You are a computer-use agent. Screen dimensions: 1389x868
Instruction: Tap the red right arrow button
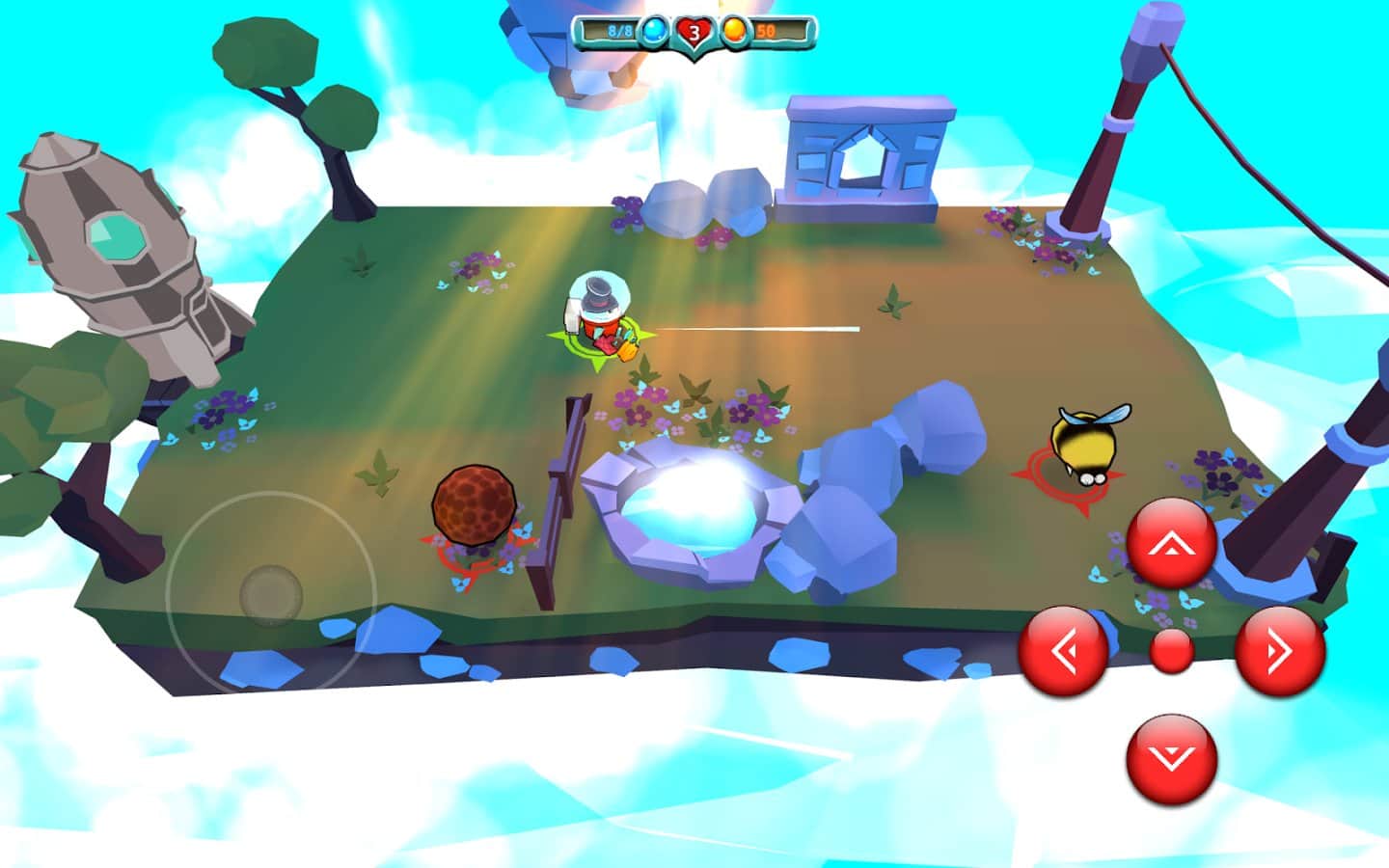coord(1280,652)
